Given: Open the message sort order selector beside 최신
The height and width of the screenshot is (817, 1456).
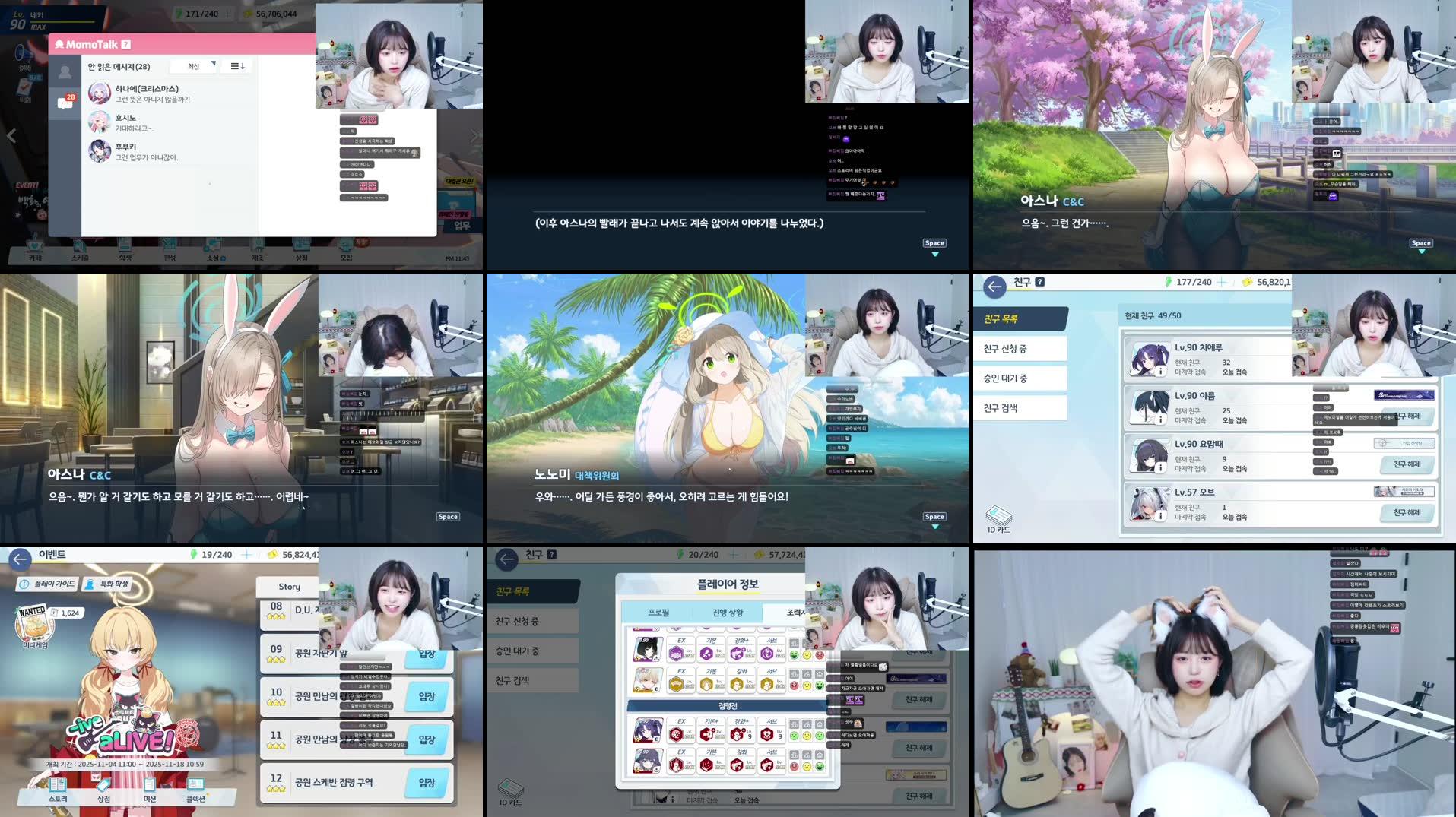Looking at the screenshot, I should [236, 66].
